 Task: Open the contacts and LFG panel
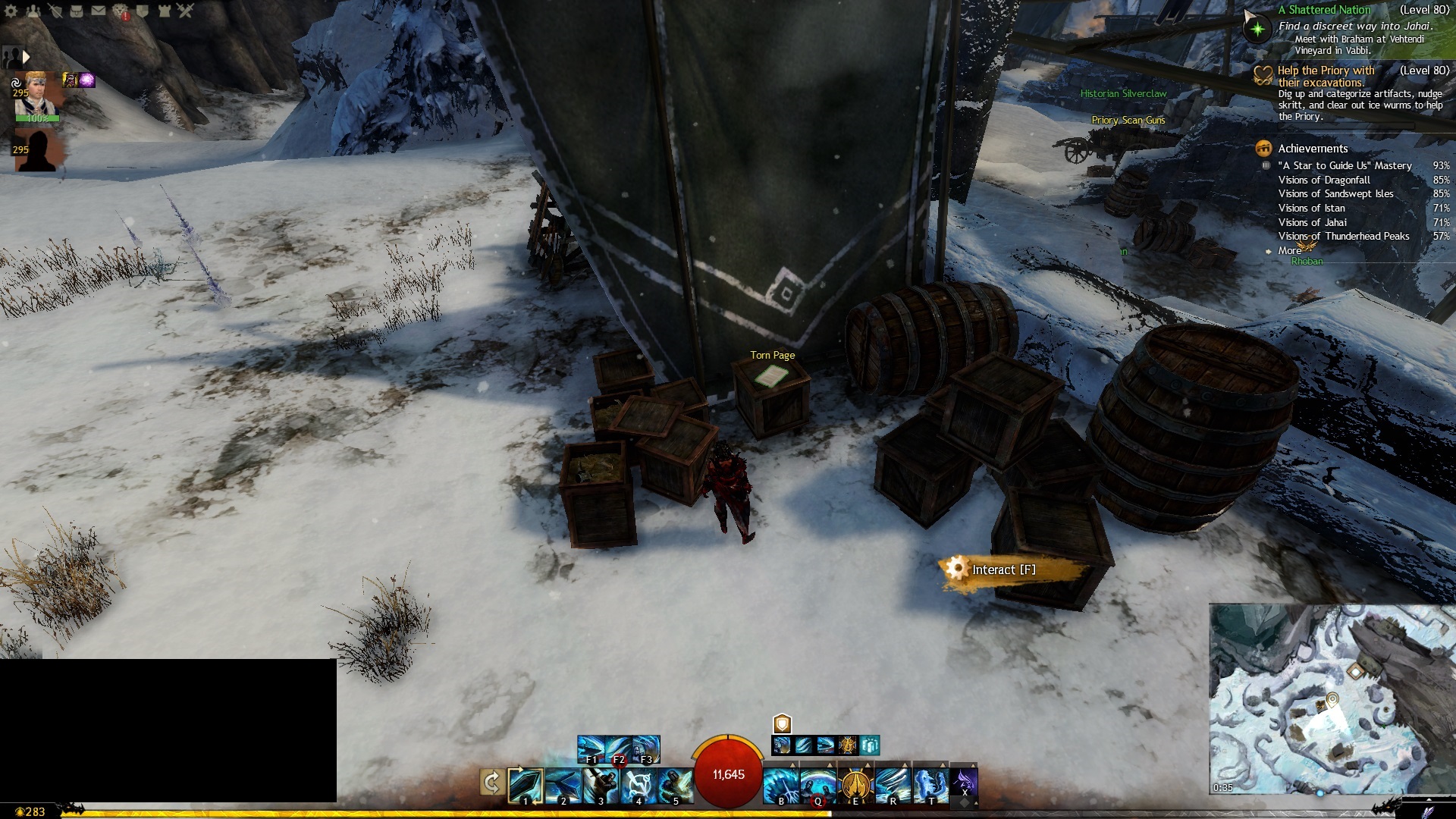pos(33,11)
